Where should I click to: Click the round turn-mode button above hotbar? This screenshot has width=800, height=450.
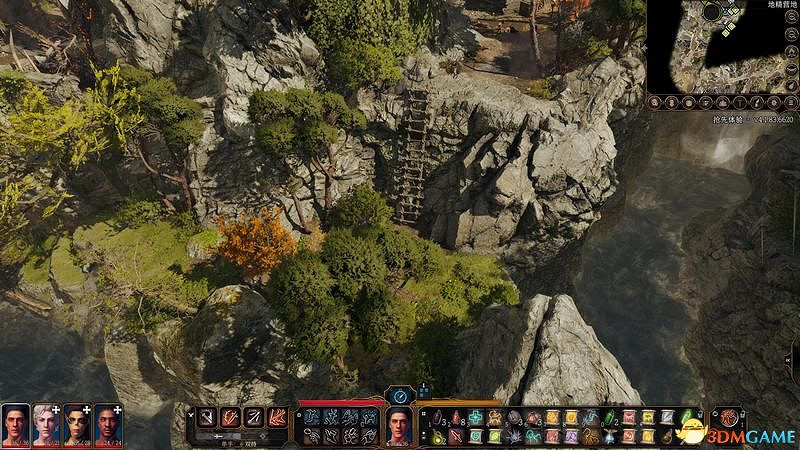click(x=401, y=395)
